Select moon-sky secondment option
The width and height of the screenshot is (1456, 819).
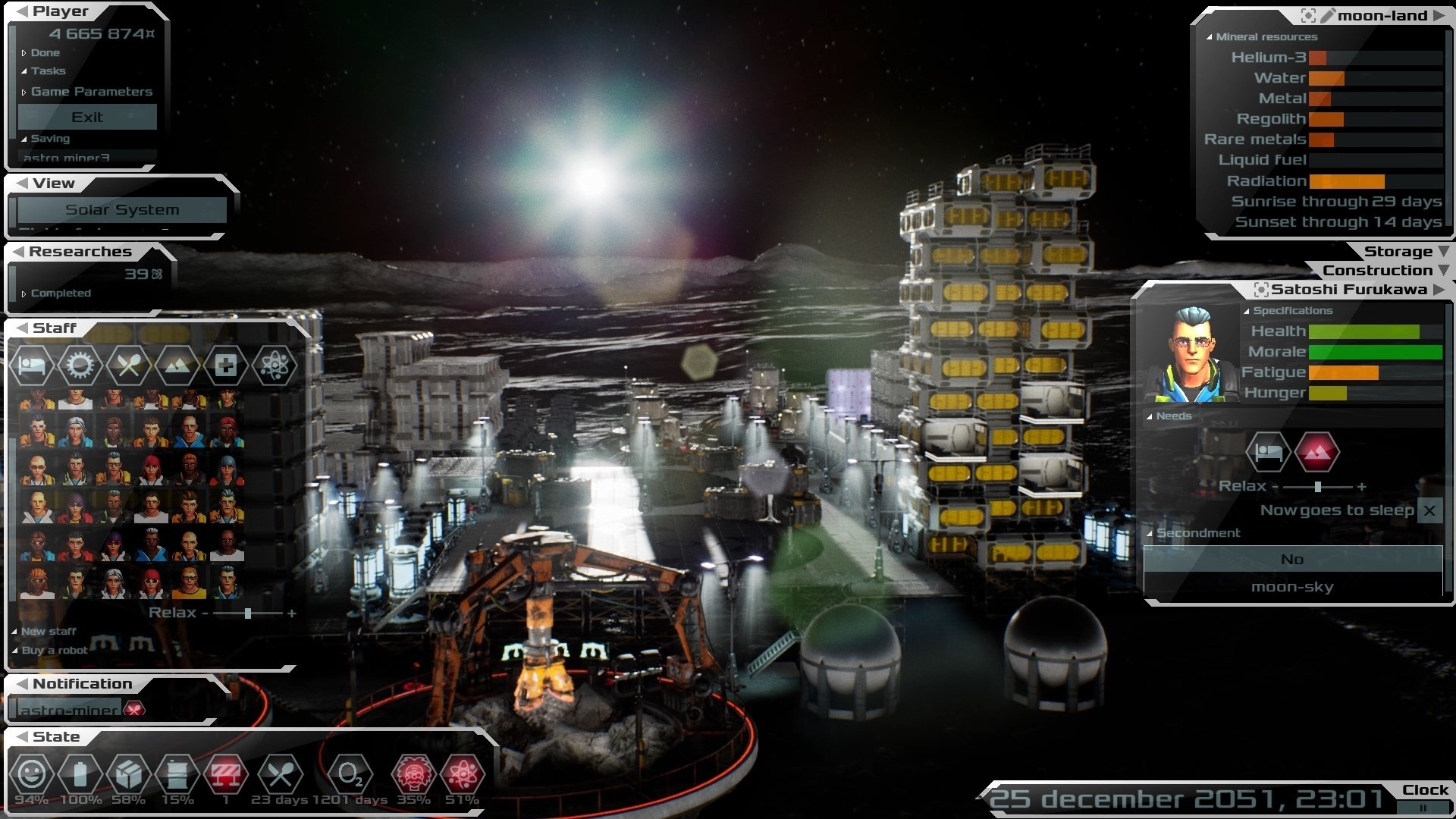pos(1292,587)
